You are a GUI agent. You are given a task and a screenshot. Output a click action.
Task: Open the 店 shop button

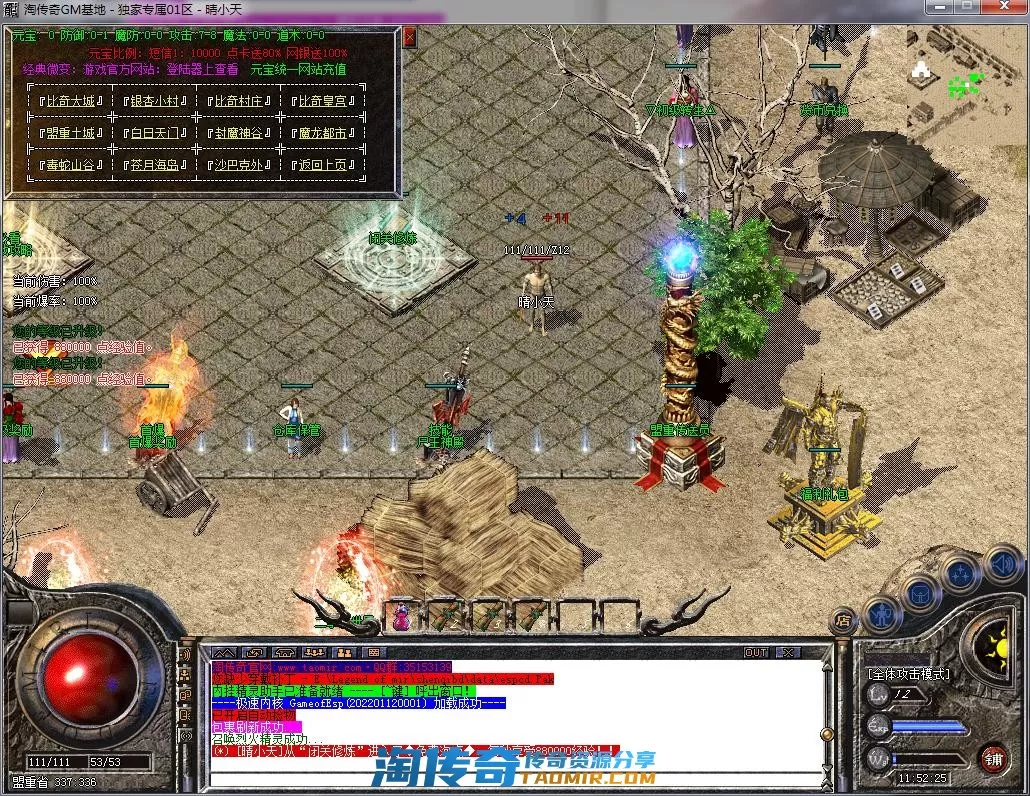(x=843, y=621)
